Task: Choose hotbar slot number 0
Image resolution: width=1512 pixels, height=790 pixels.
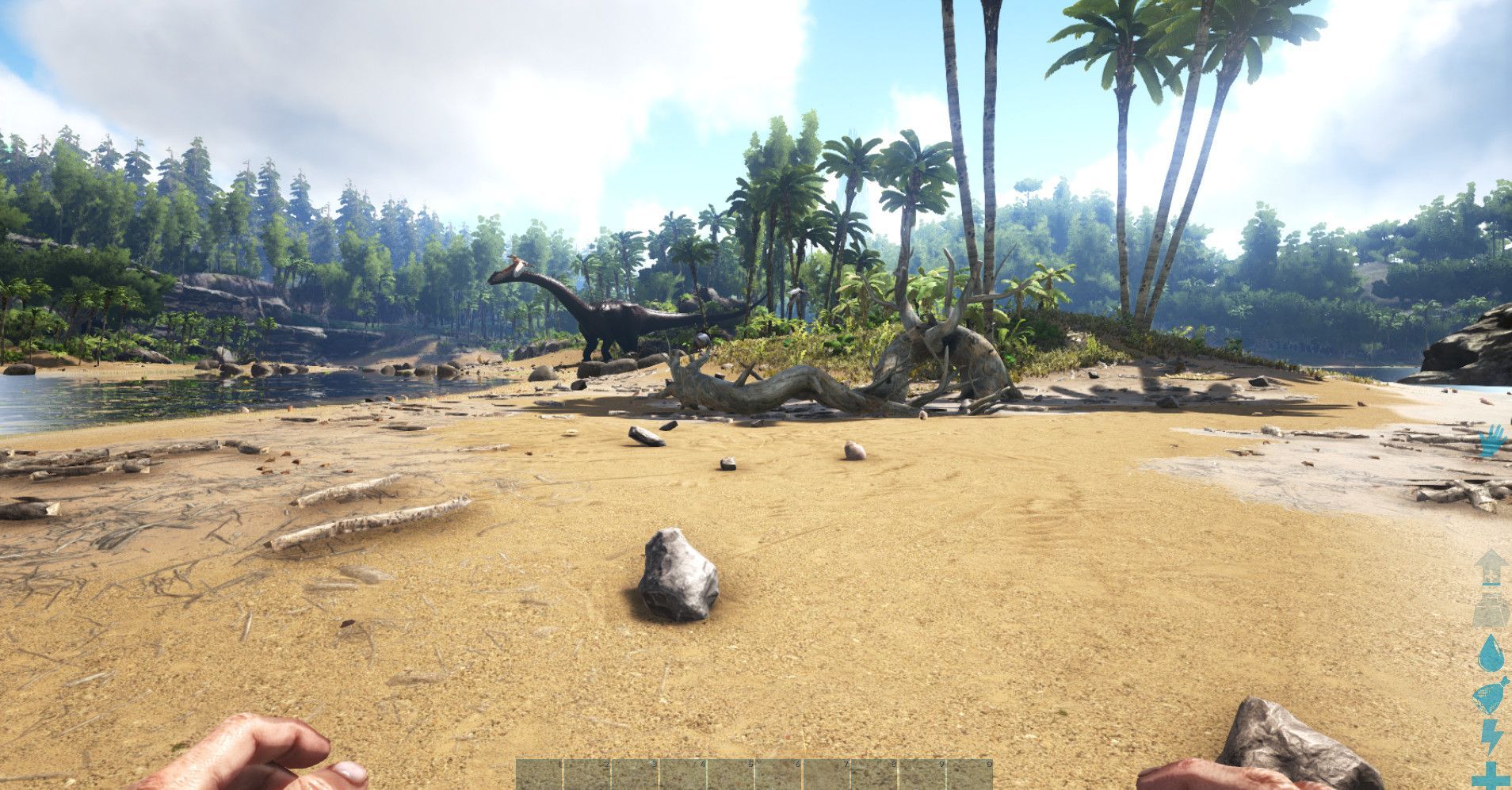Action: coord(969,775)
